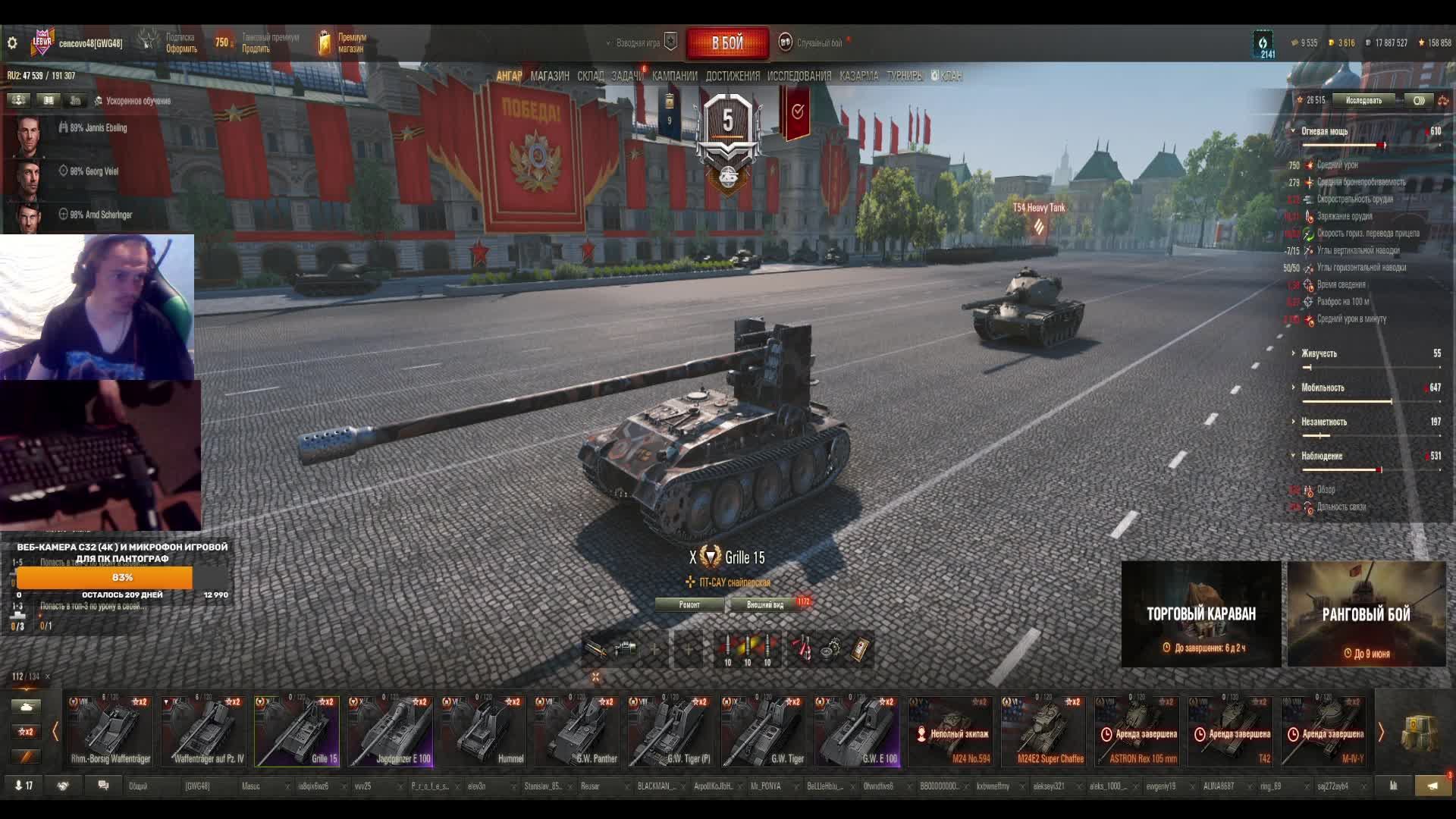
Task: Open the Торговый караван event banner
Action: [1201, 614]
